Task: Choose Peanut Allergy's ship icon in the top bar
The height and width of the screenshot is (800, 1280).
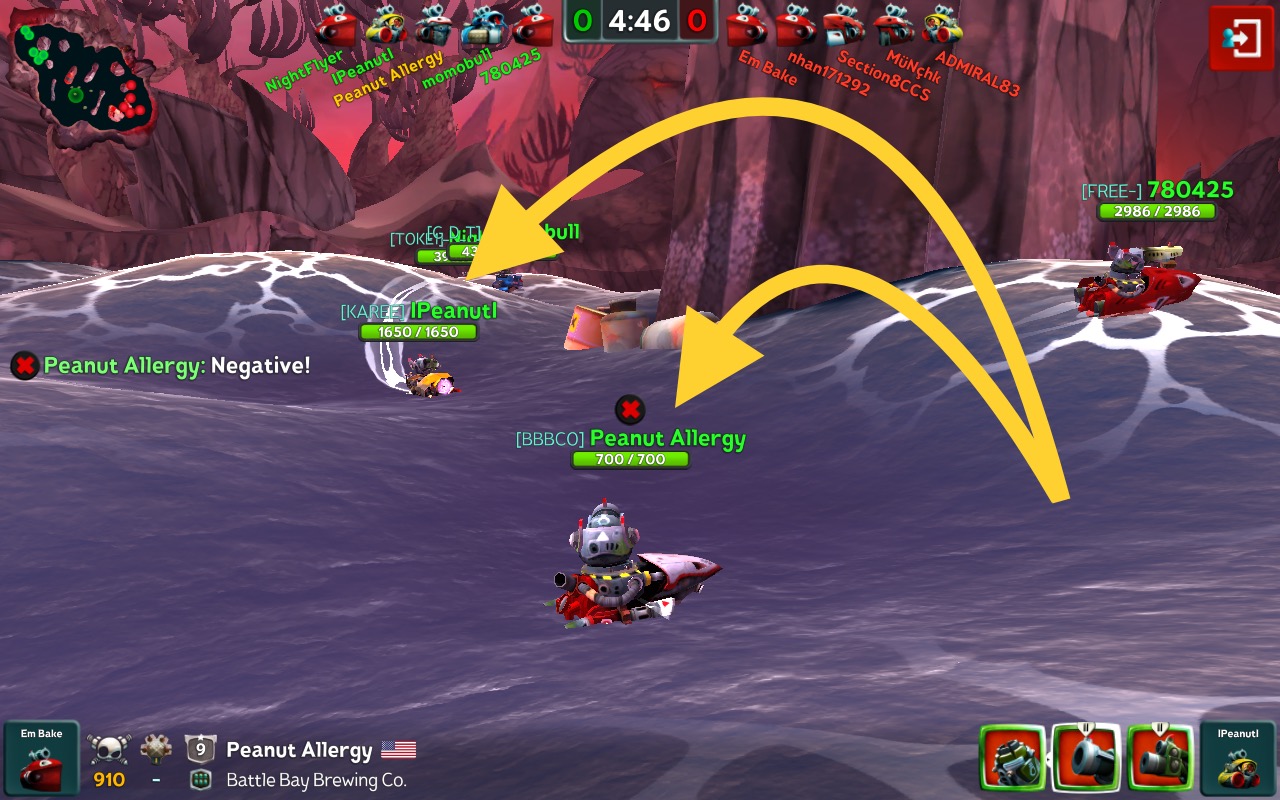Action: pos(434,26)
